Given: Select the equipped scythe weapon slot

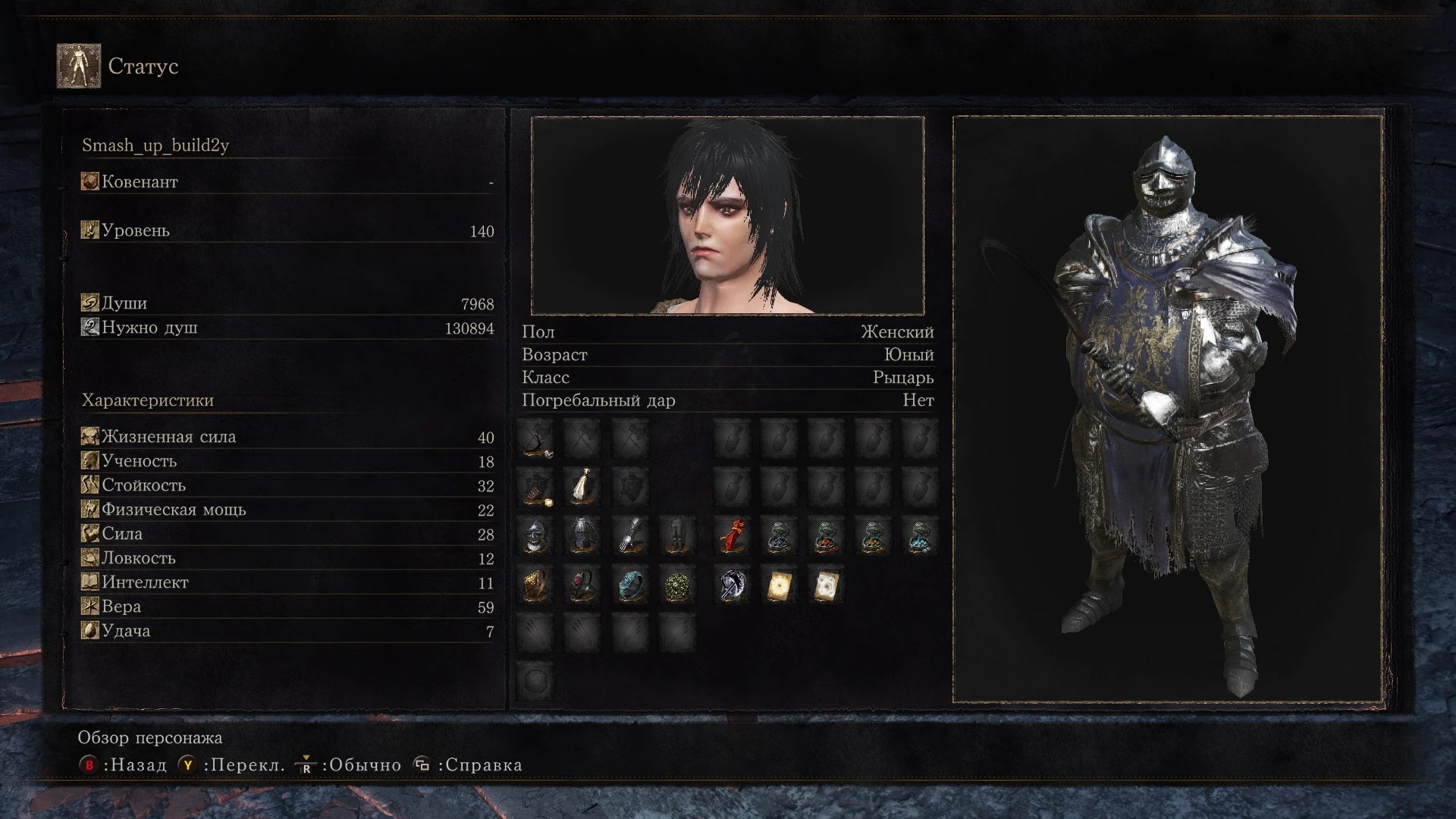Looking at the screenshot, I should coord(536,440).
